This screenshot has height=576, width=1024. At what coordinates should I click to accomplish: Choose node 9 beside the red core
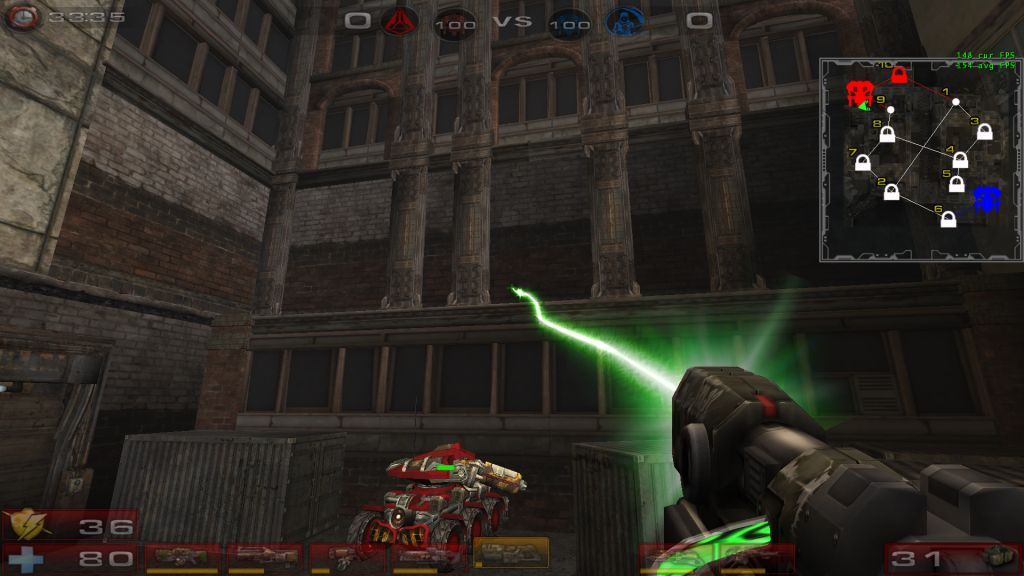point(890,109)
